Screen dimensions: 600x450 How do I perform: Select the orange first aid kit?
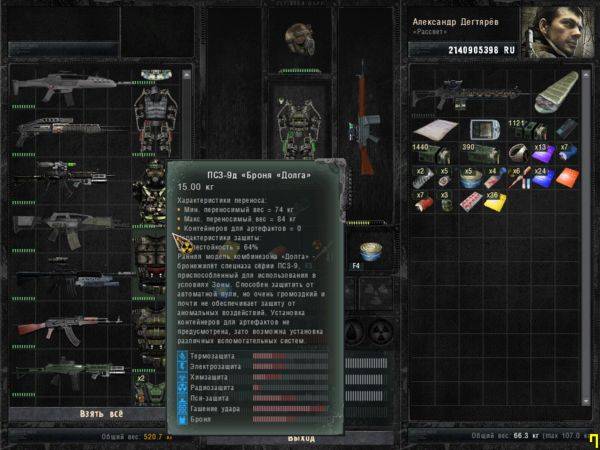[x=567, y=176]
